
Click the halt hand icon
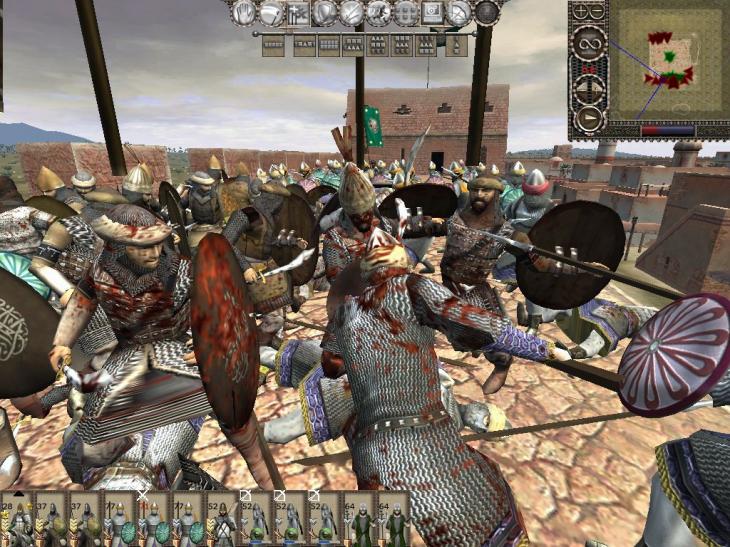(x=244, y=13)
